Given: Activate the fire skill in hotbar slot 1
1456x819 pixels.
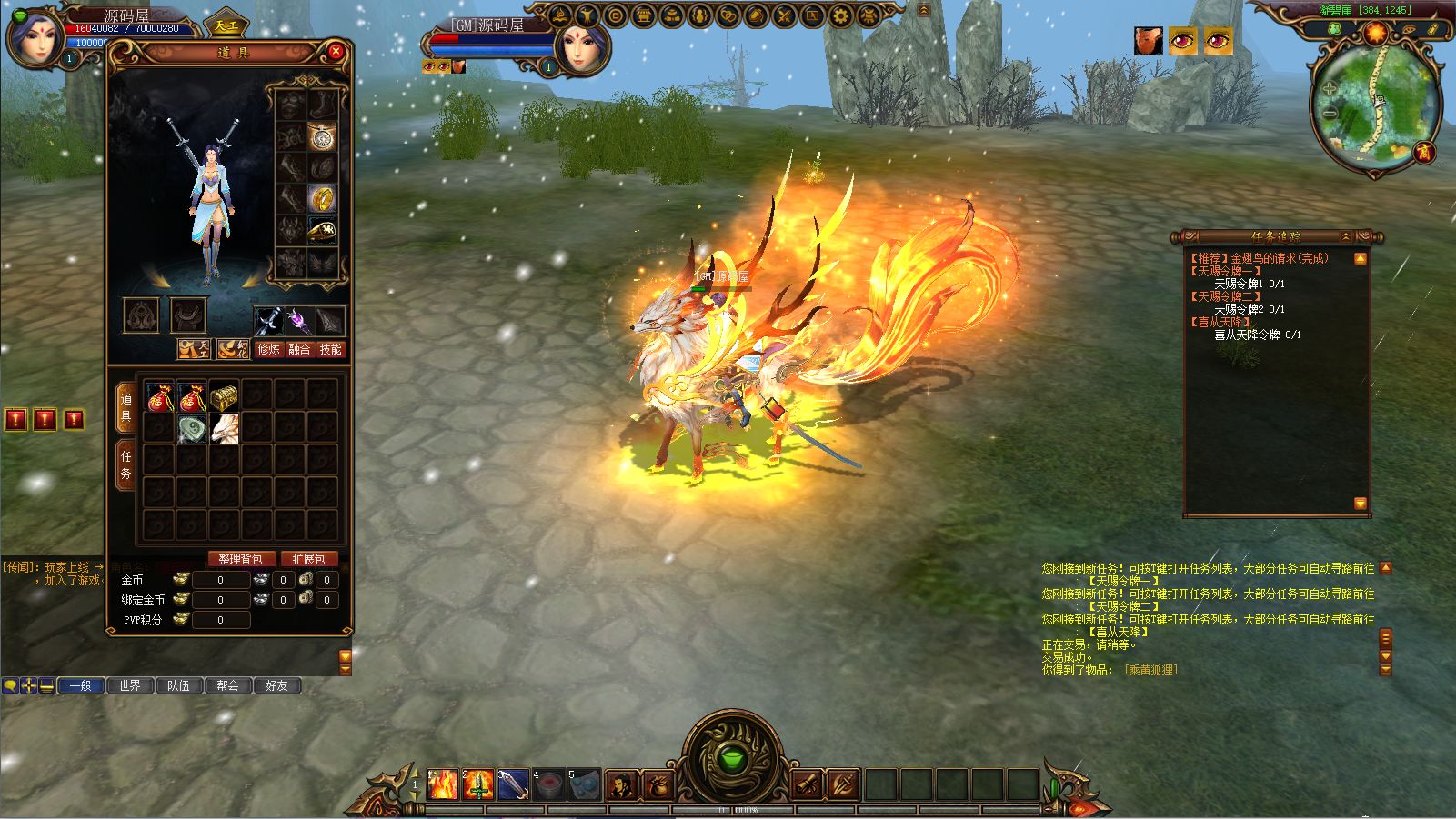Looking at the screenshot, I should [443, 784].
